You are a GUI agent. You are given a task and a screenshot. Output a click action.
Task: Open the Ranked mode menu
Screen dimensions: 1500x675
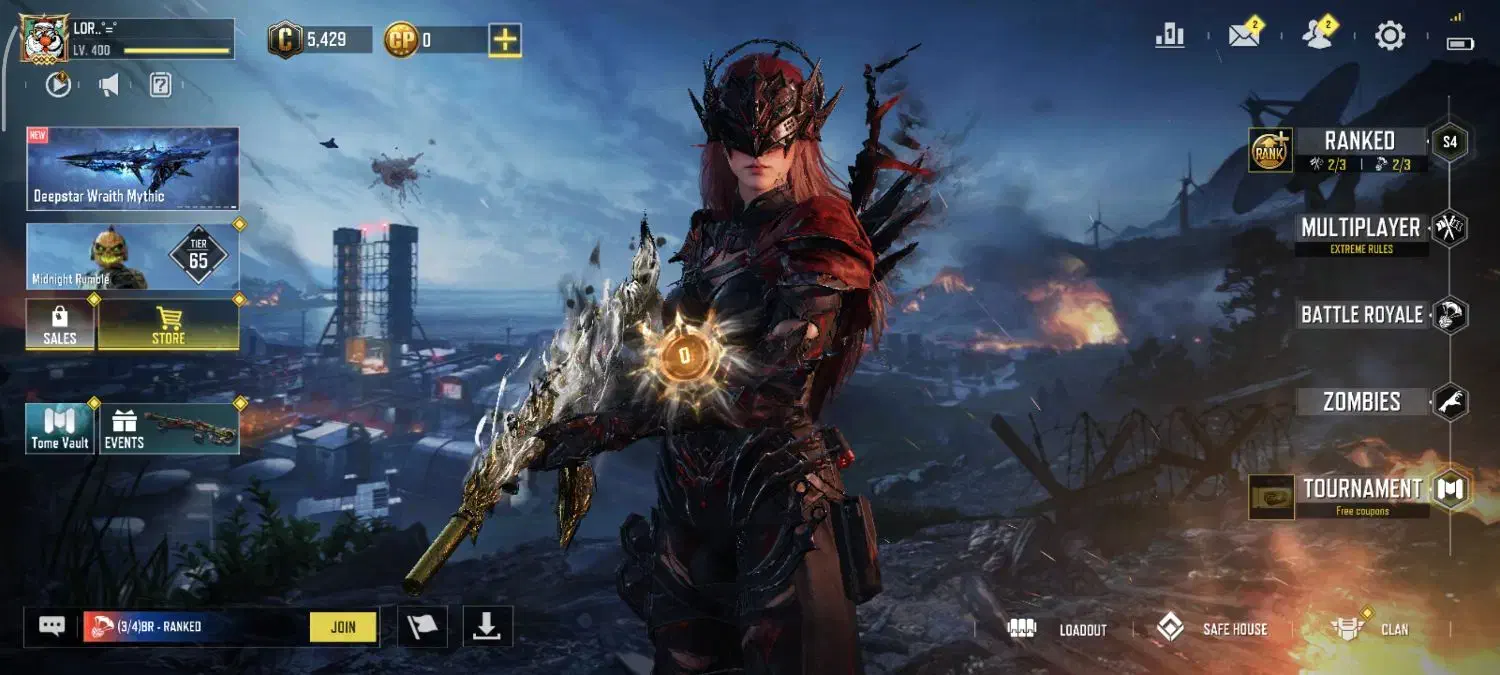(1358, 141)
